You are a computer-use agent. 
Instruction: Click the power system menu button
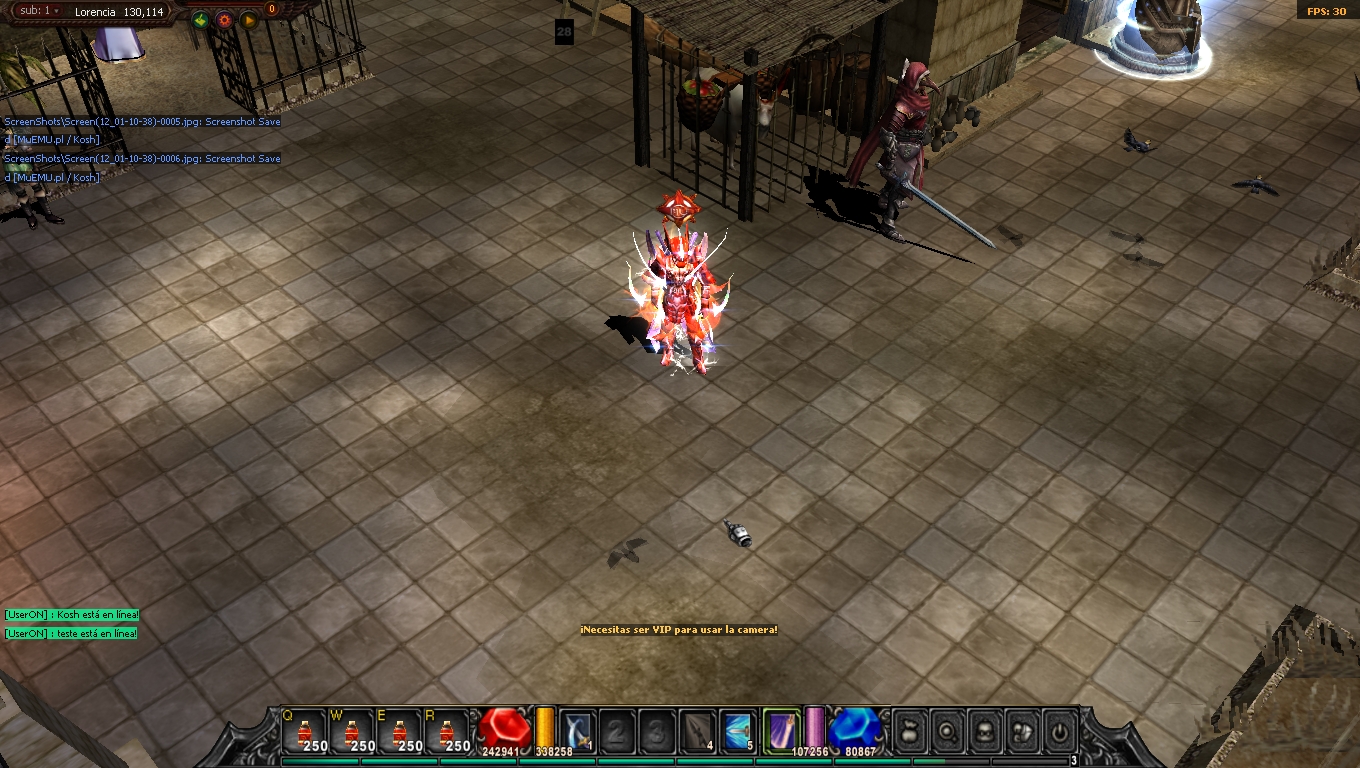[x=1060, y=732]
